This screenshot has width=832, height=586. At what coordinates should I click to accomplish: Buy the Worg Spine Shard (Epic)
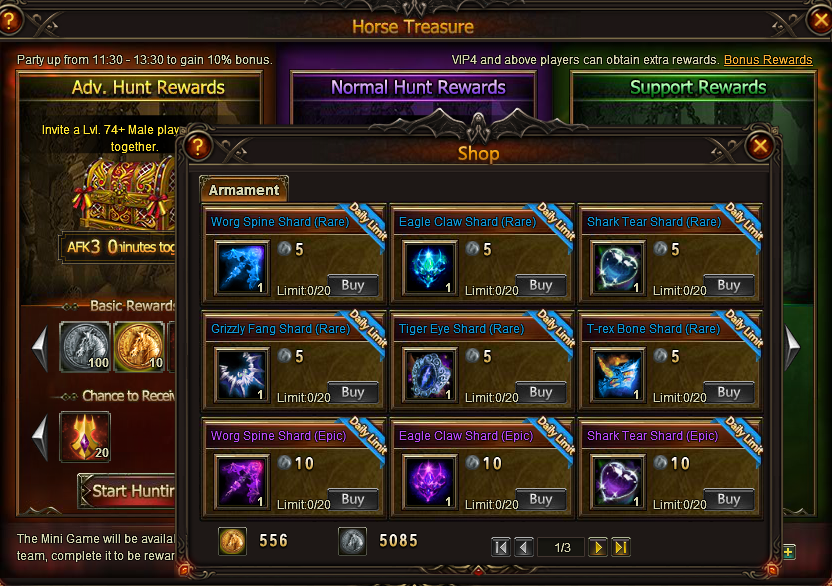click(x=353, y=499)
